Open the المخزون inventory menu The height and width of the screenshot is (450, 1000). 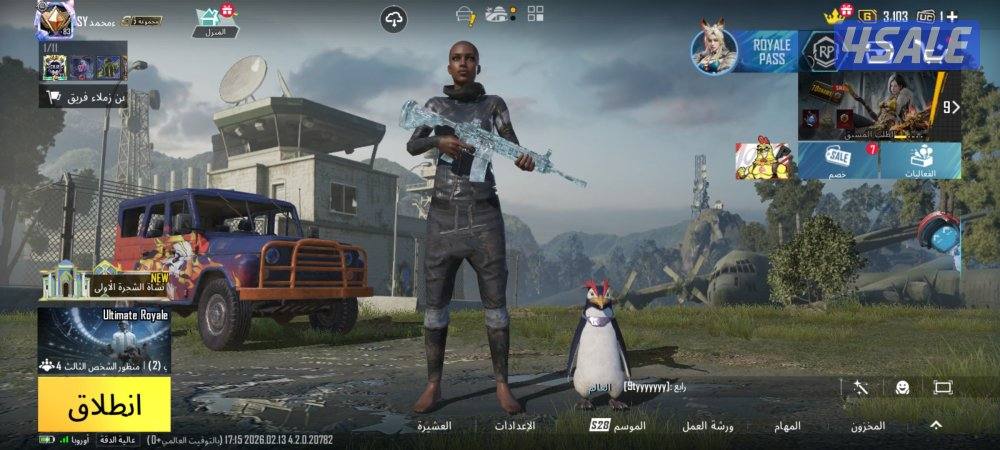tap(867, 426)
